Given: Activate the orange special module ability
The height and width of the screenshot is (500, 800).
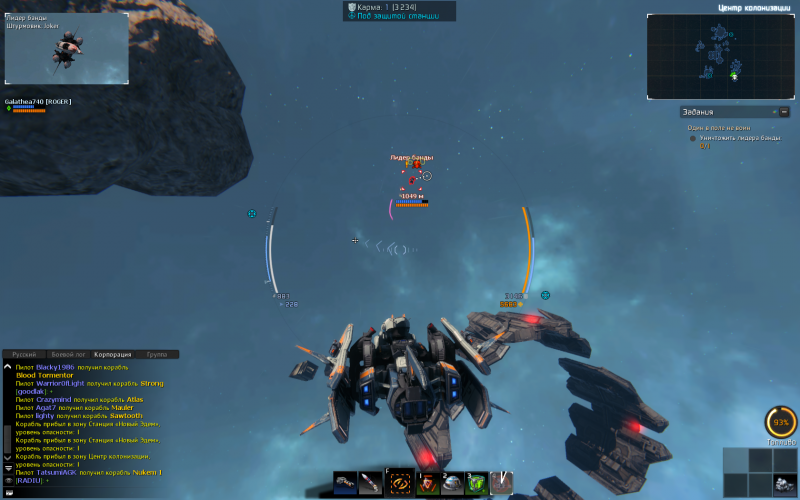Looking at the screenshot, I should (x=400, y=482).
